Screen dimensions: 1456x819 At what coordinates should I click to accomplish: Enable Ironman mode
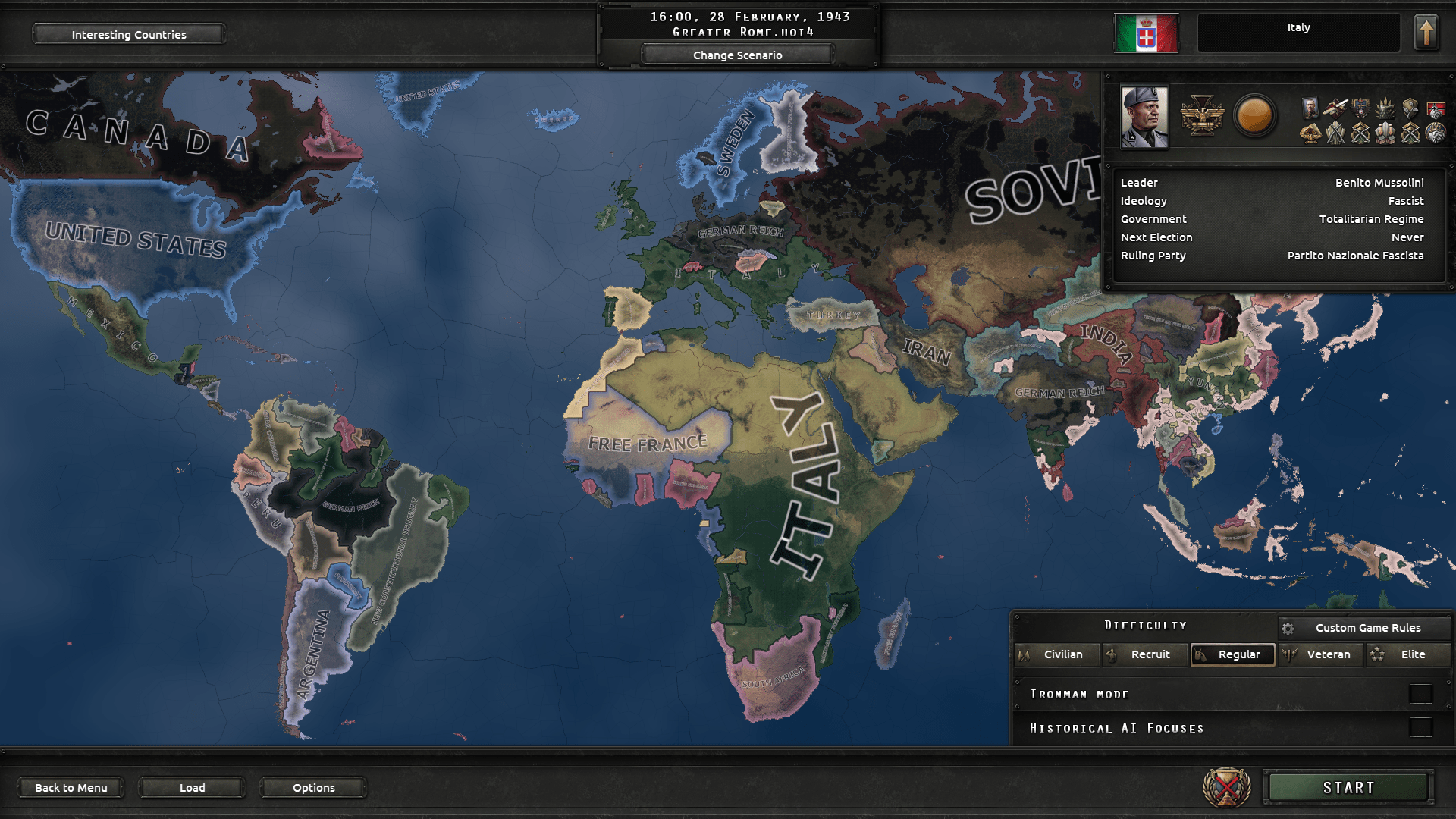[1420, 693]
